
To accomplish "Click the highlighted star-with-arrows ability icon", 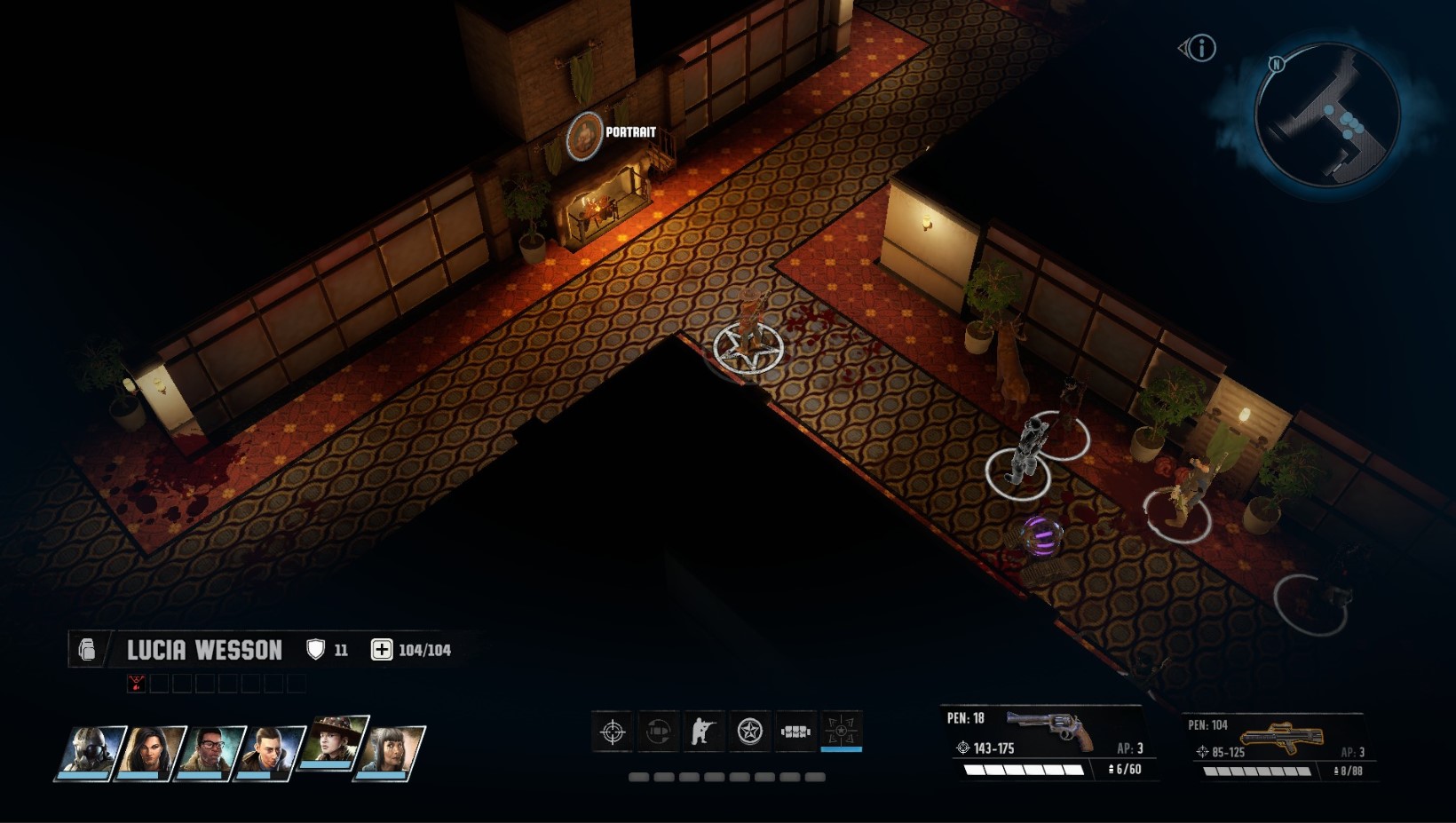I will (841, 732).
